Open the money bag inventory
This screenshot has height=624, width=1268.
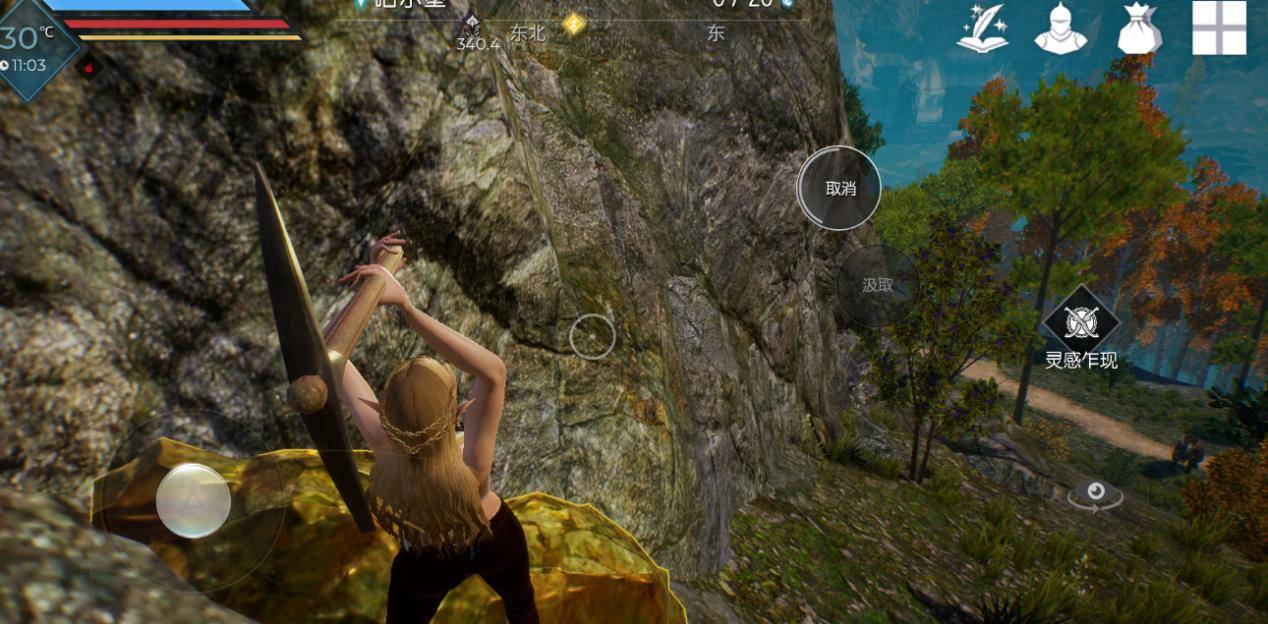(1139, 28)
